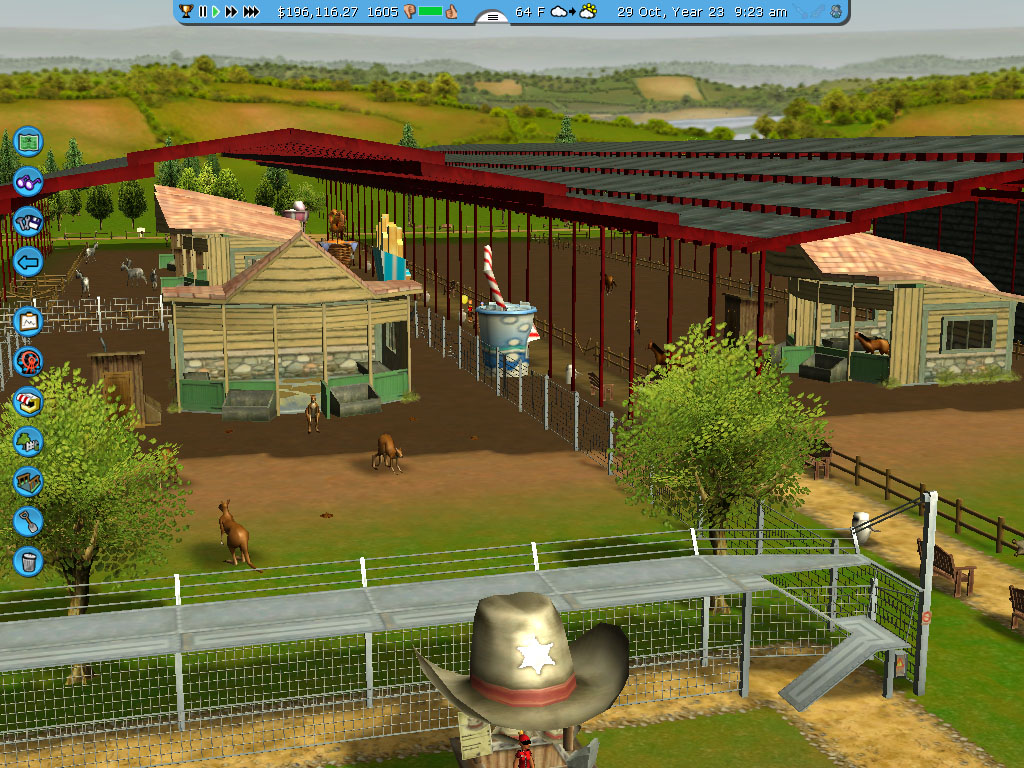This screenshot has width=1024, height=768.
Task: Set game speed to double fast-forward
Action: click(x=232, y=12)
